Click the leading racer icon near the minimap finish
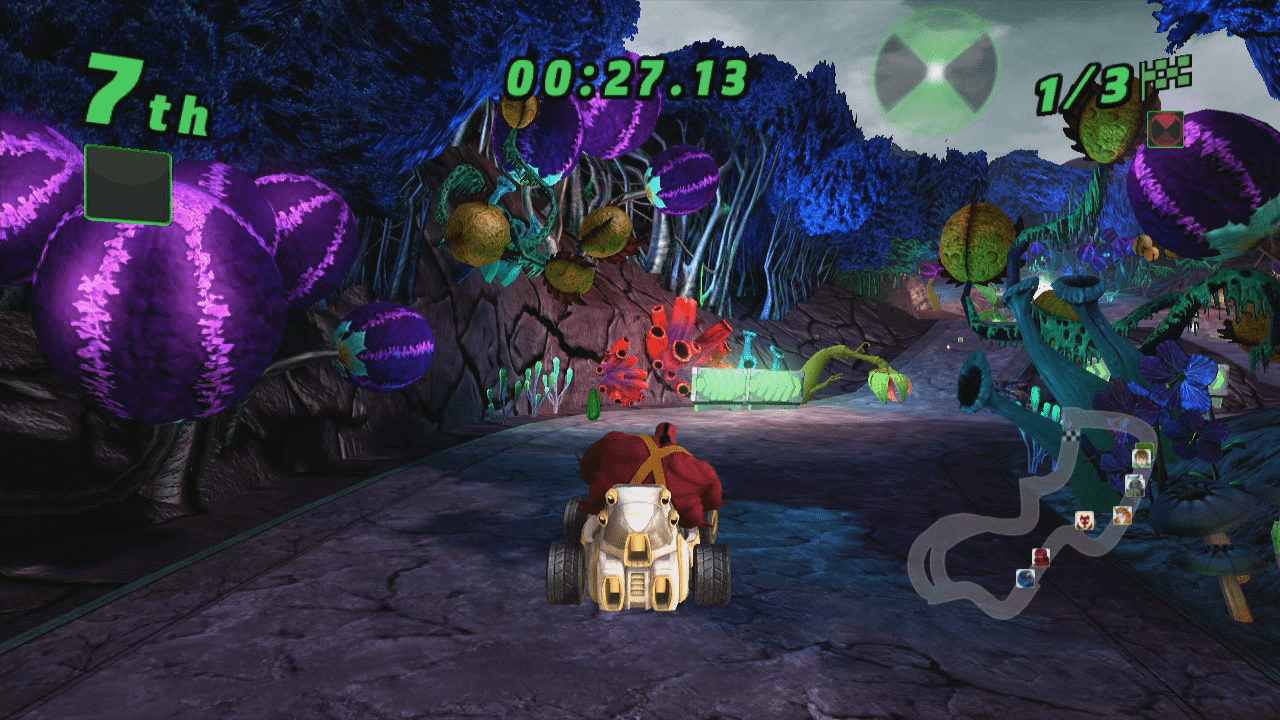 [x=1143, y=458]
